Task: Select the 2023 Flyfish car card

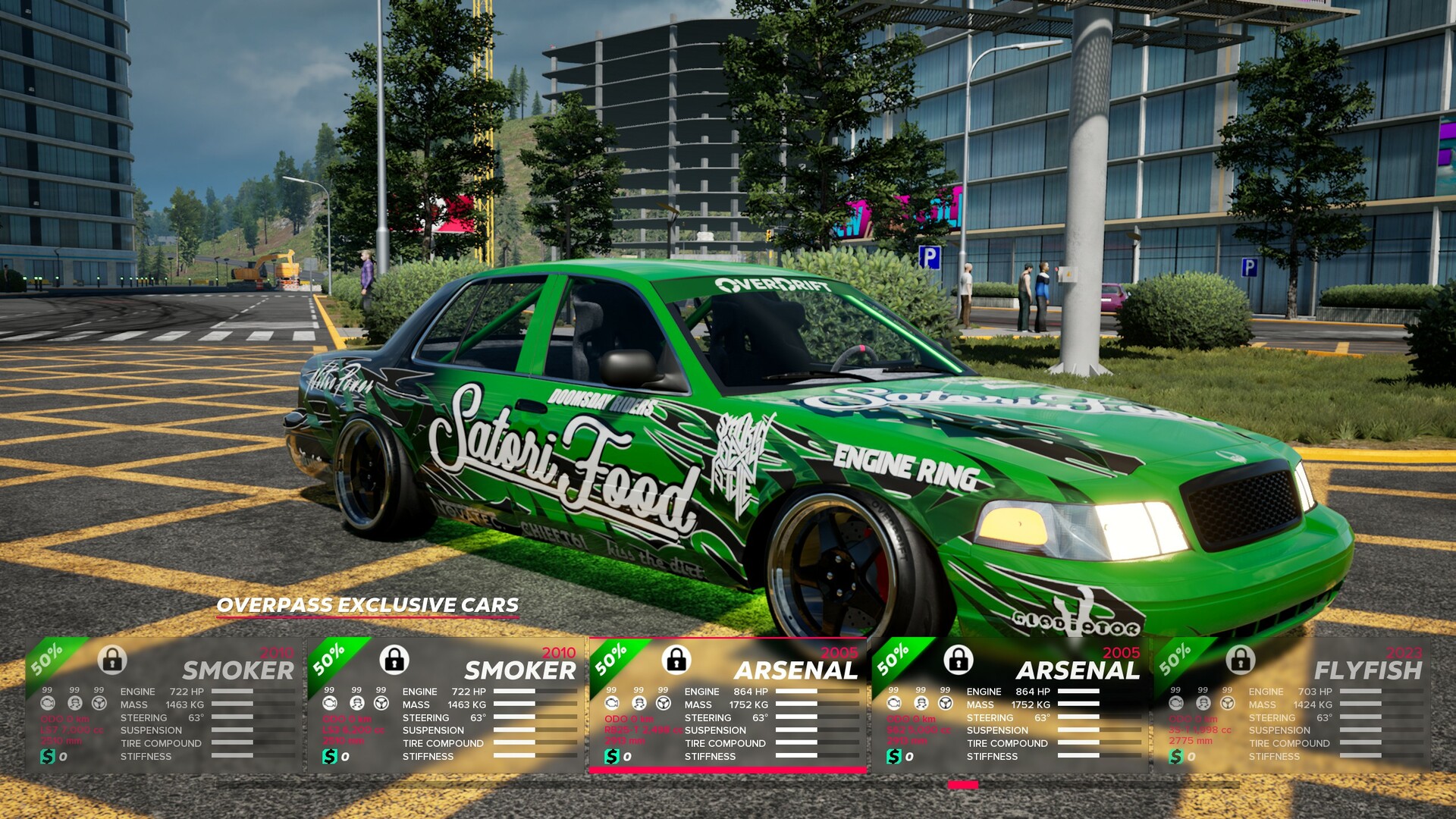Action: 1291,705
